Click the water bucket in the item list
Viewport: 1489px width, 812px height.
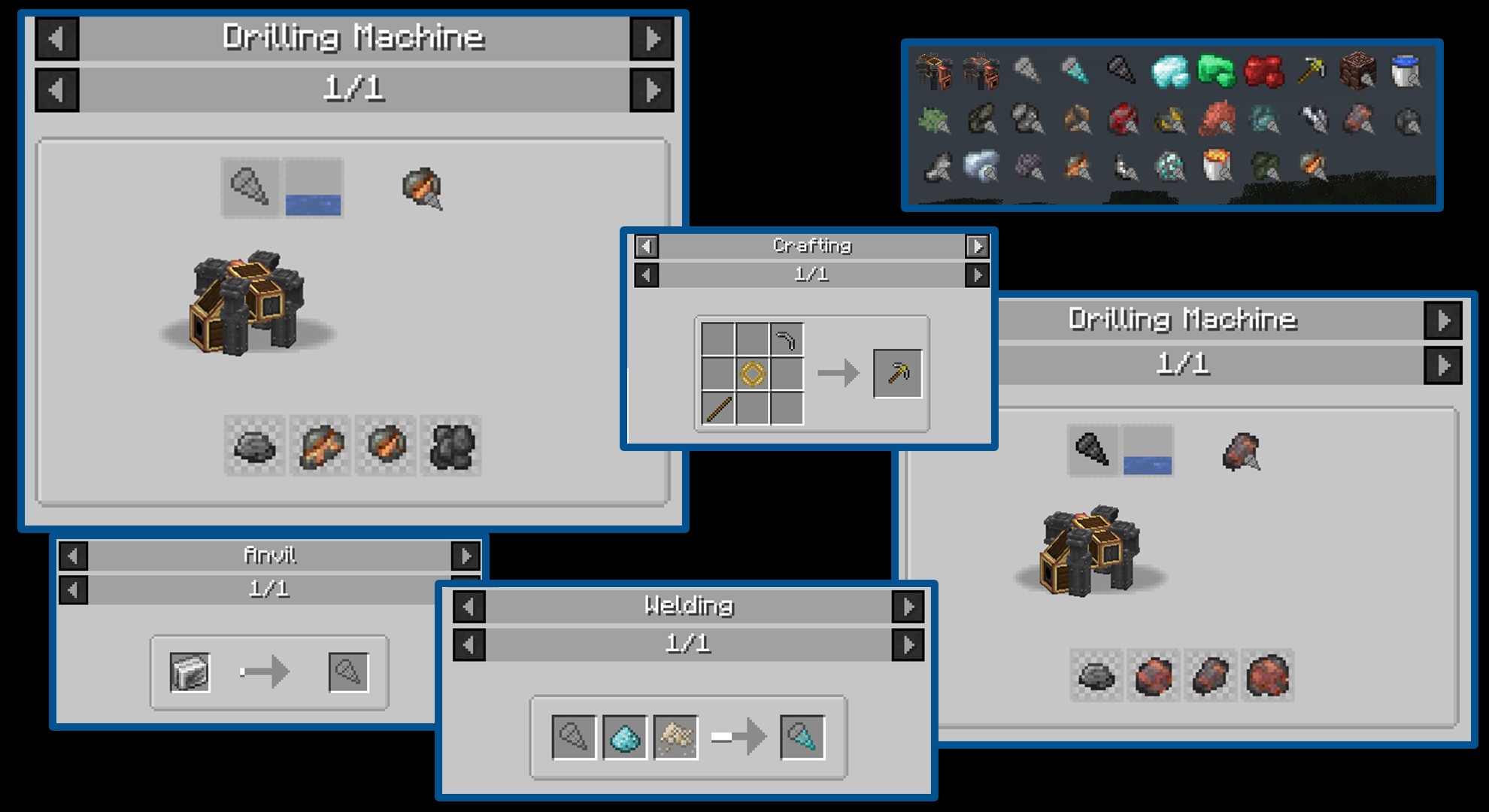pos(1405,71)
